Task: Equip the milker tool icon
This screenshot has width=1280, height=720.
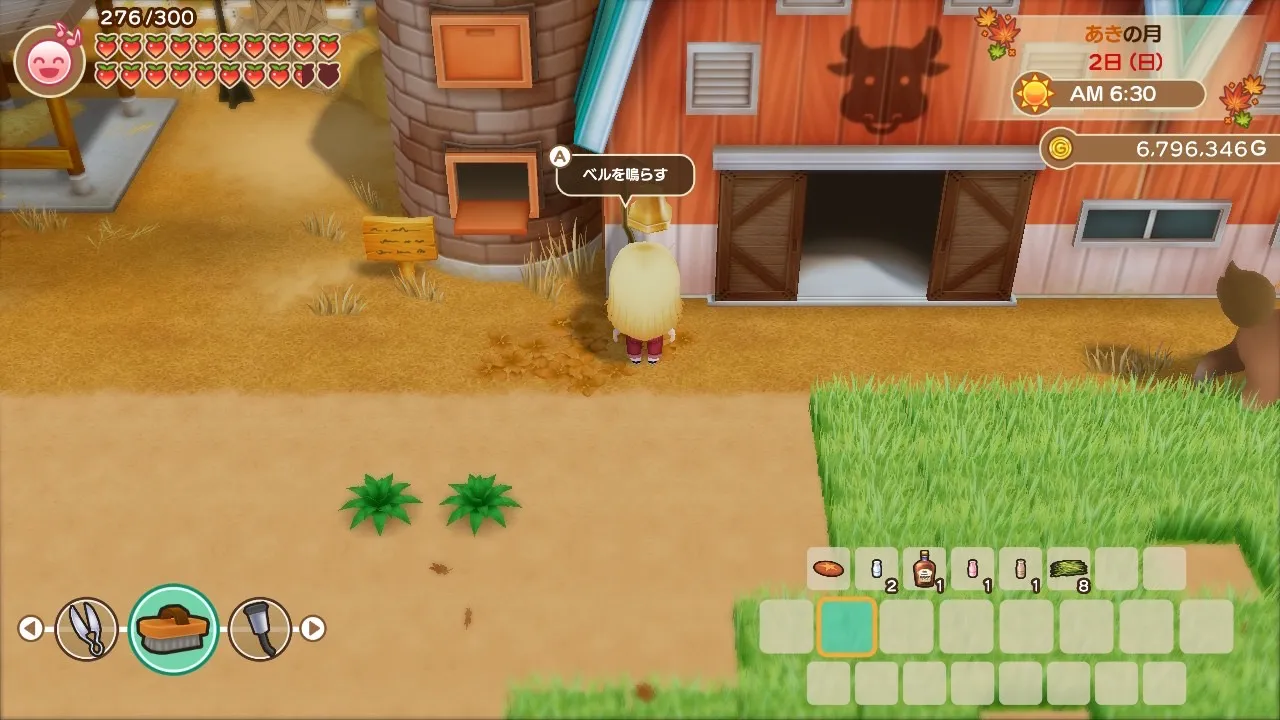Action: 260,629
